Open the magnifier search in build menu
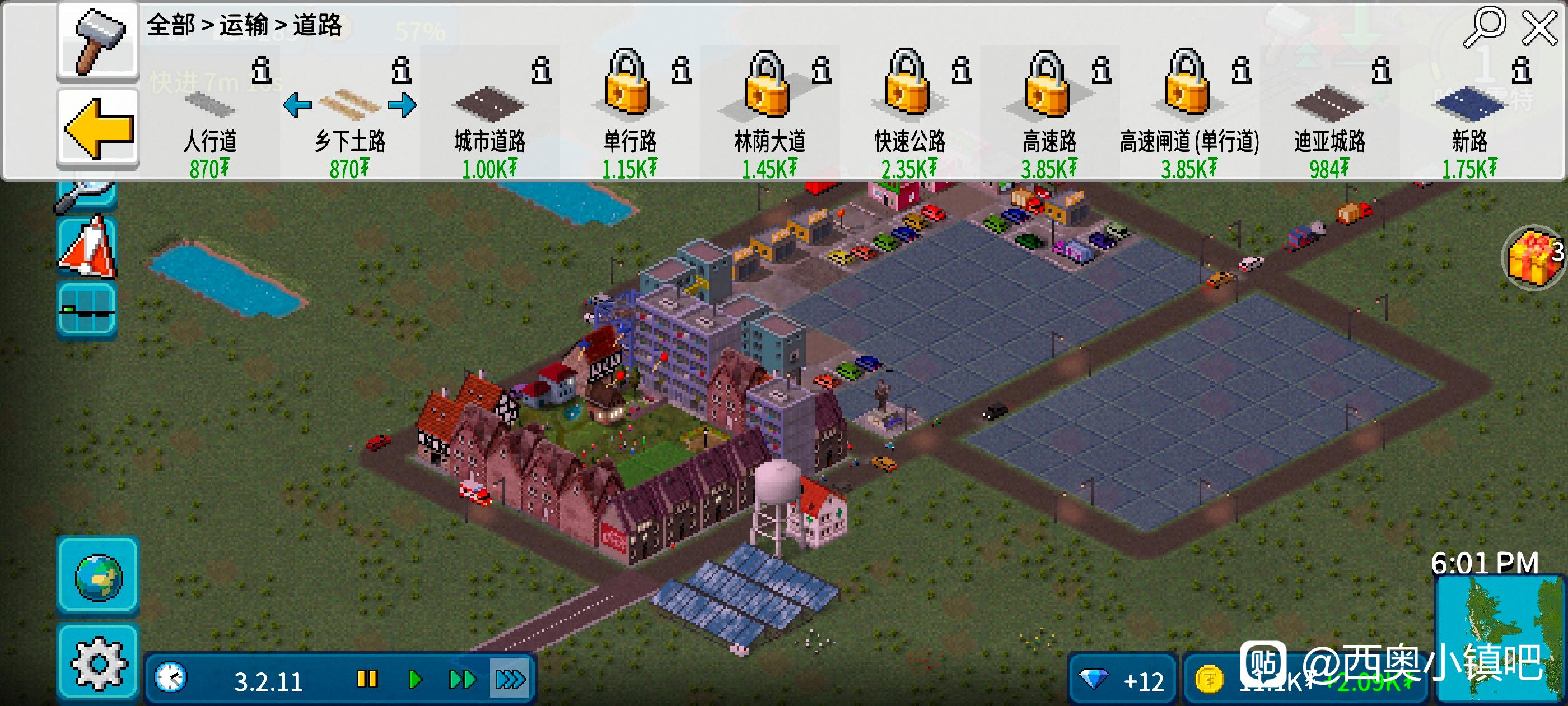Screen dimensions: 1568x706 click(1484, 27)
